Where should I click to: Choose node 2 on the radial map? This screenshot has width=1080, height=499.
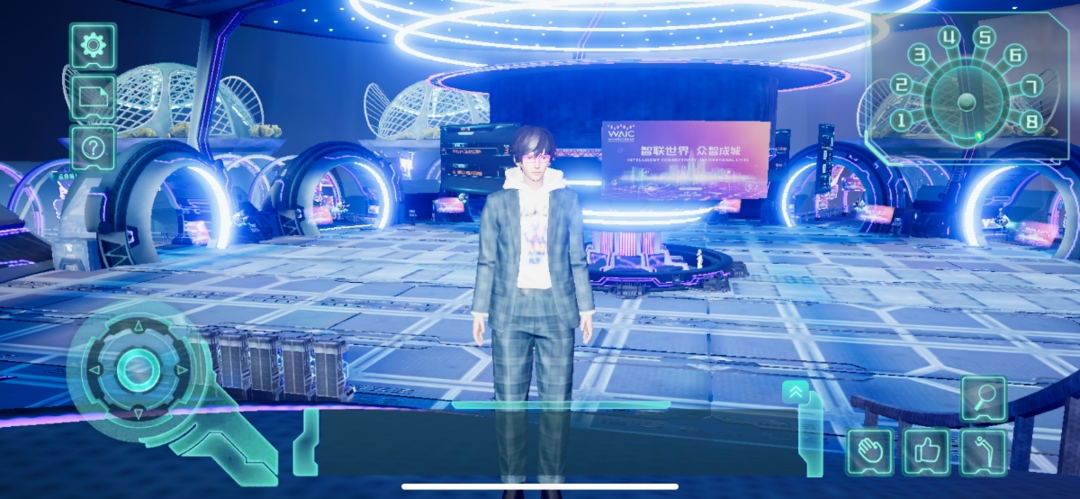coord(901,85)
